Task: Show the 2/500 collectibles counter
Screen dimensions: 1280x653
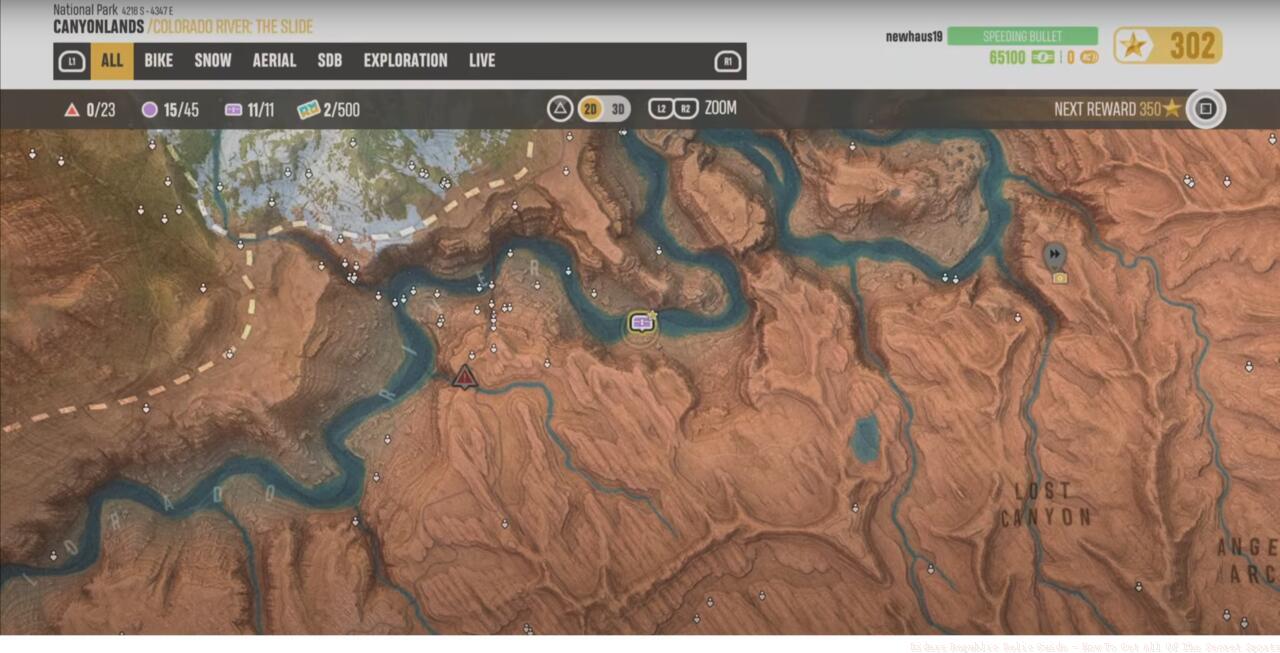Action: pos(328,110)
